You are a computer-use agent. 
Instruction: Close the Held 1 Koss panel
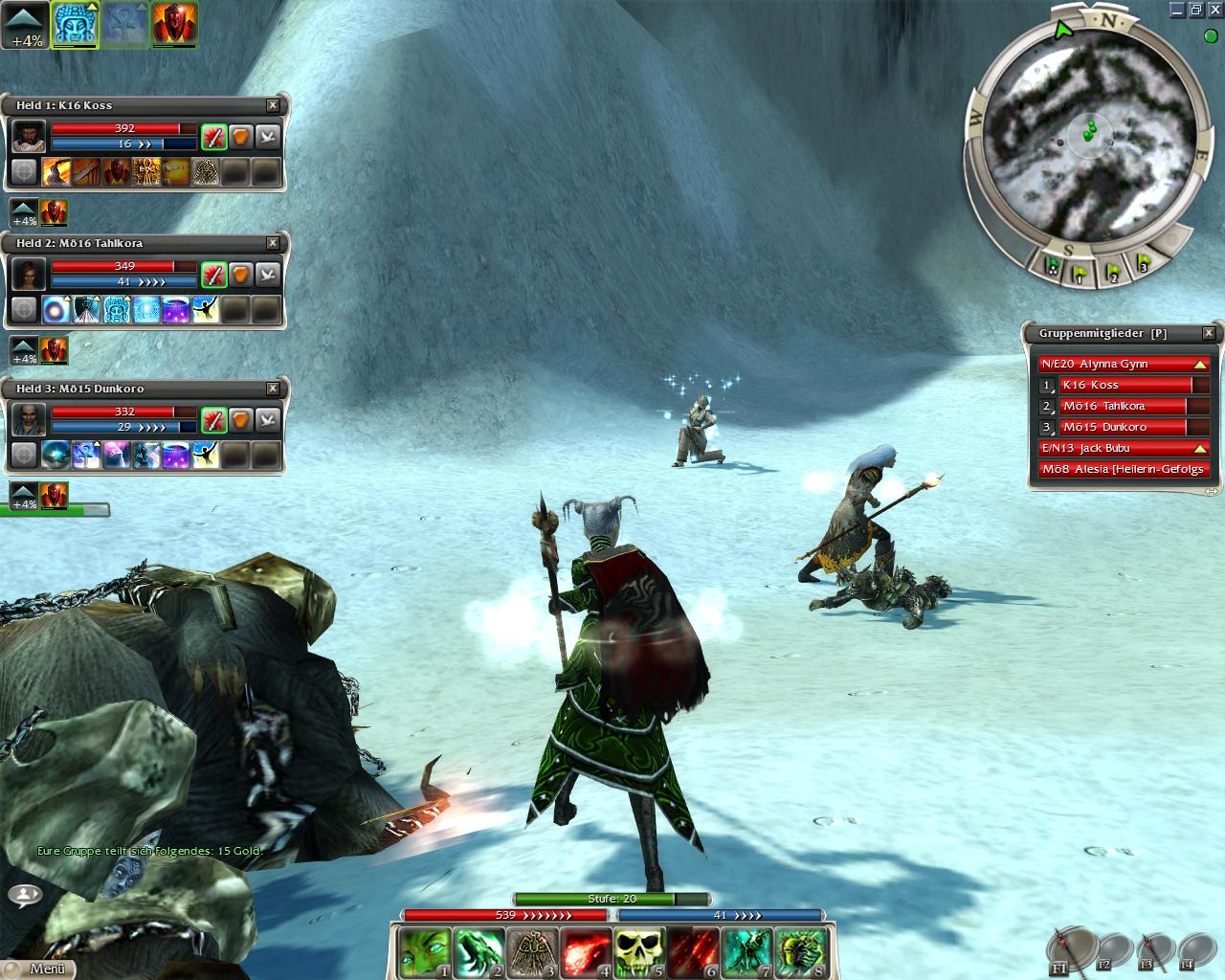tap(273, 105)
